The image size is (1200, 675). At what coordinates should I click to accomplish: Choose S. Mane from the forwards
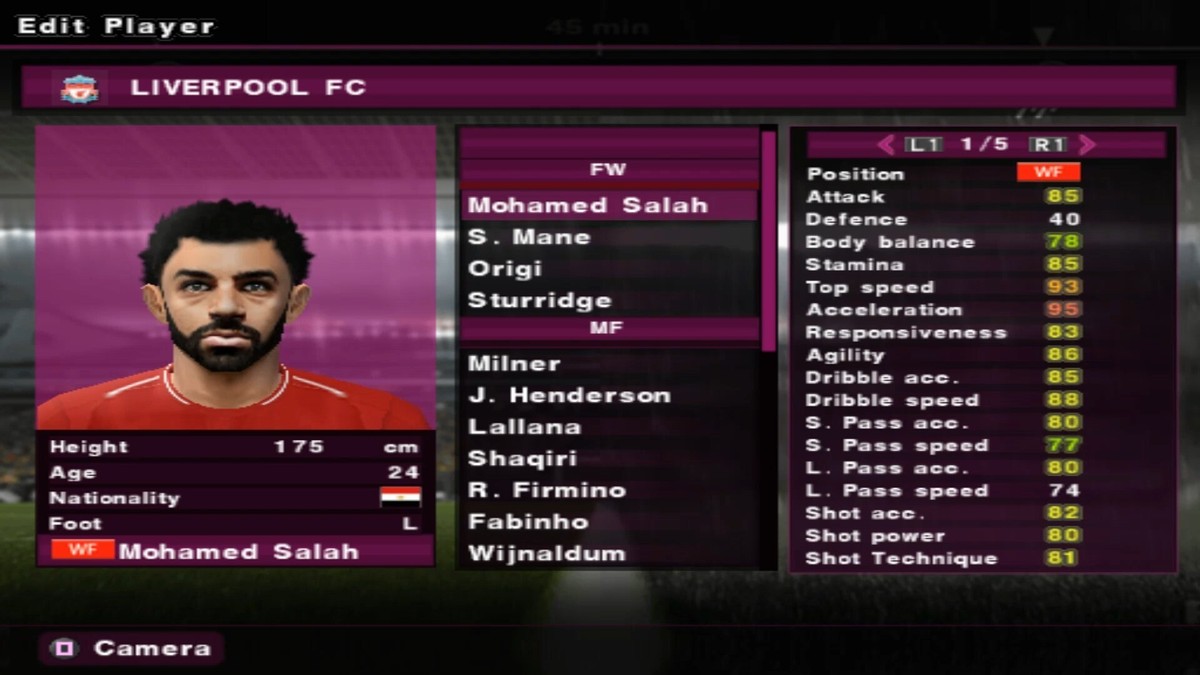pyautogui.click(x=530, y=237)
